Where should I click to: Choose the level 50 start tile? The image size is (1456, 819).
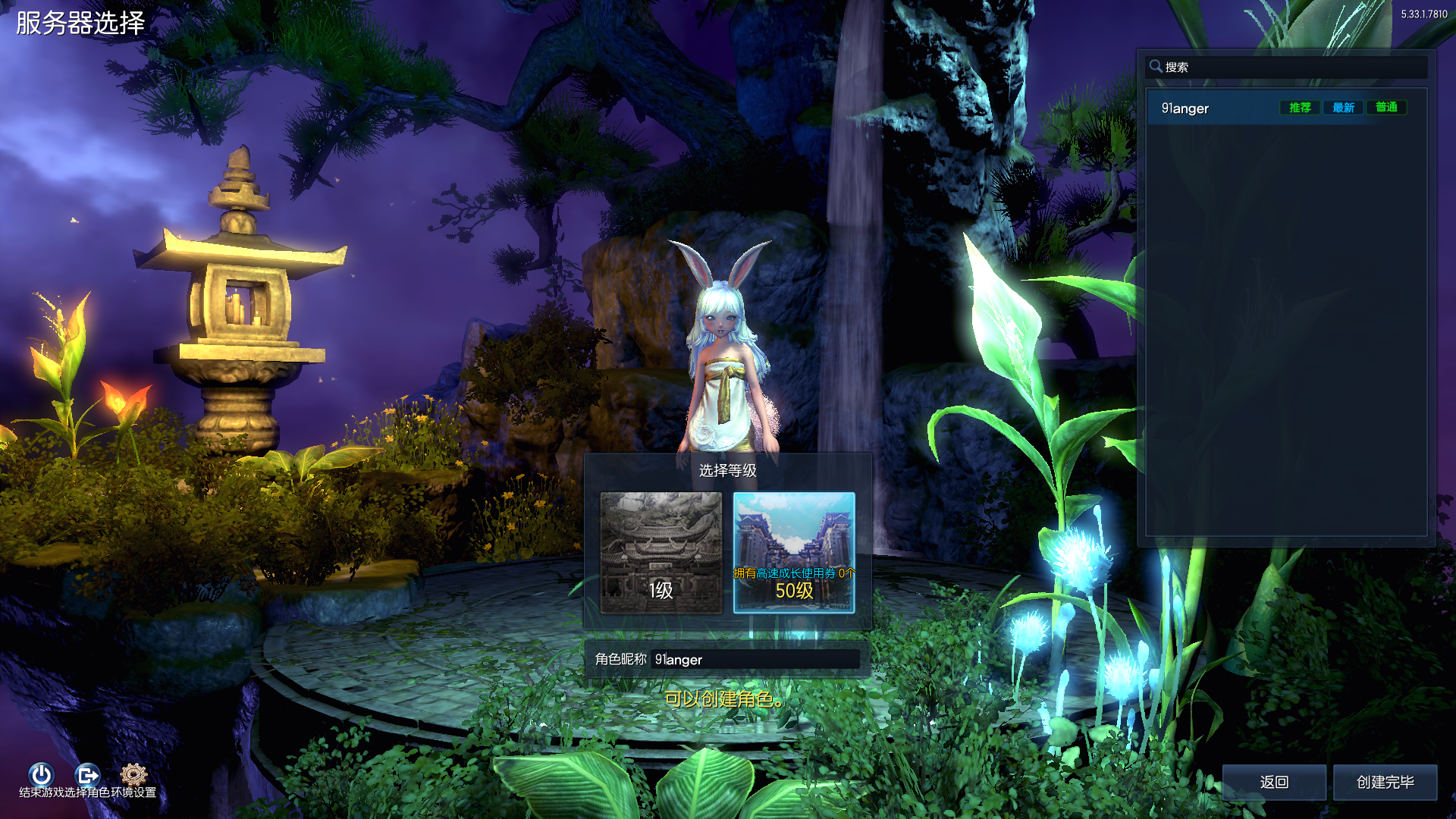(794, 552)
